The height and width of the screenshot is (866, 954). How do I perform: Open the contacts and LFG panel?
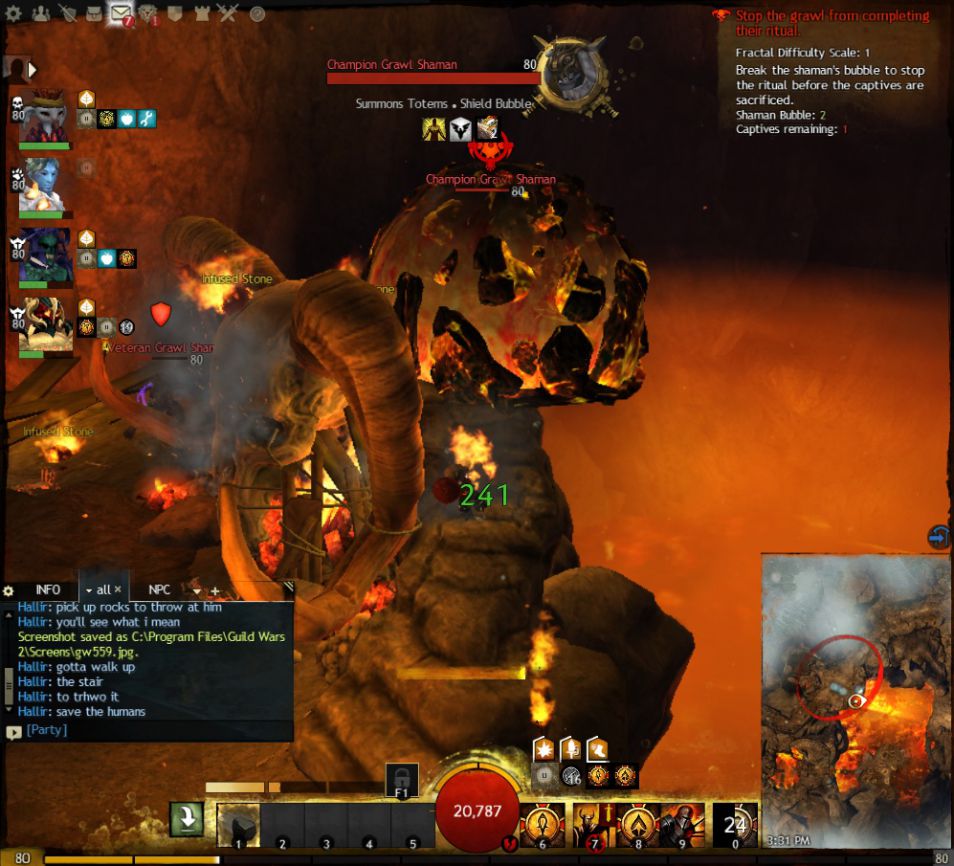pyautogui.click(x=41, y=14)
